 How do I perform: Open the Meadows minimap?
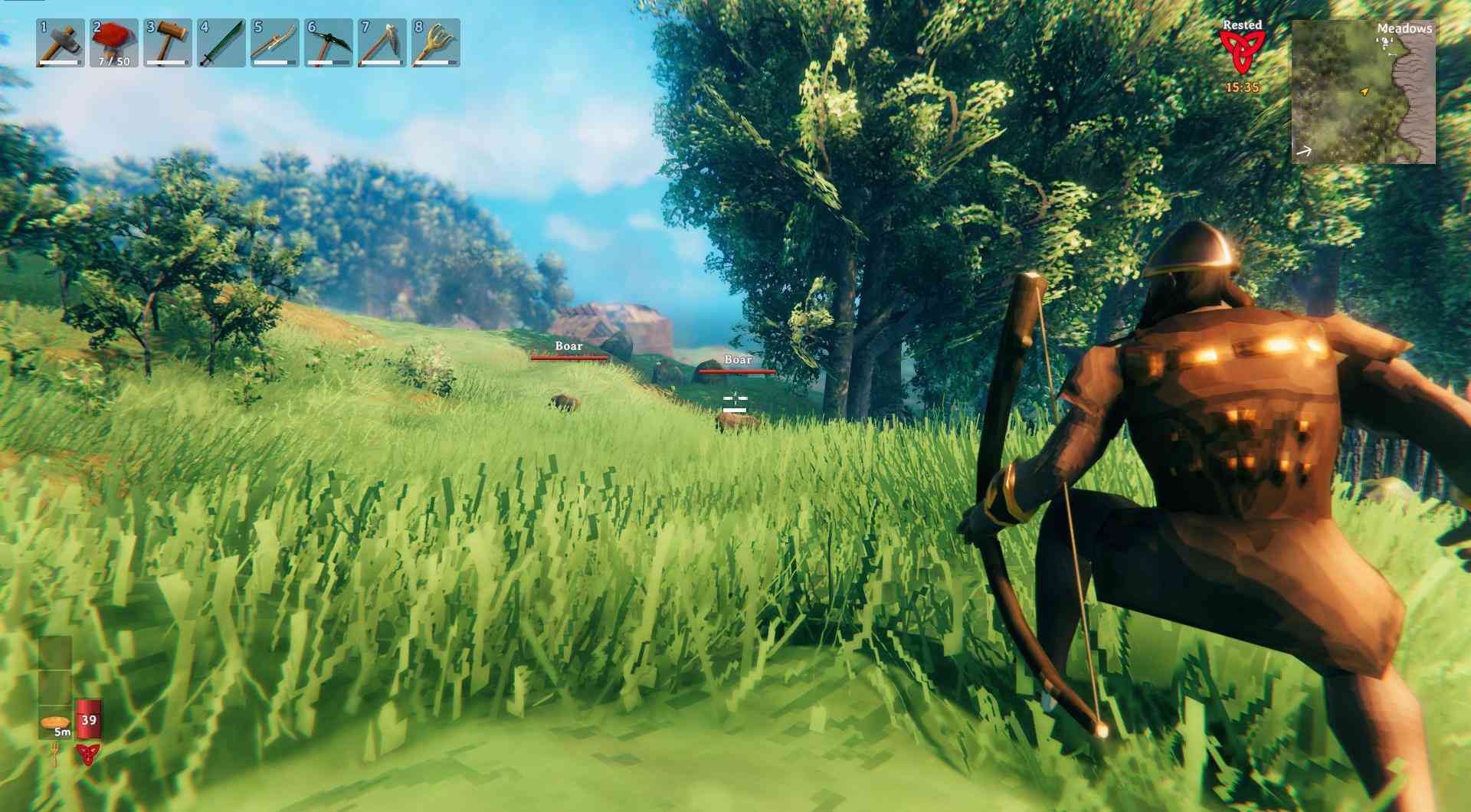pyautogui.click(x=1364, y=92)
